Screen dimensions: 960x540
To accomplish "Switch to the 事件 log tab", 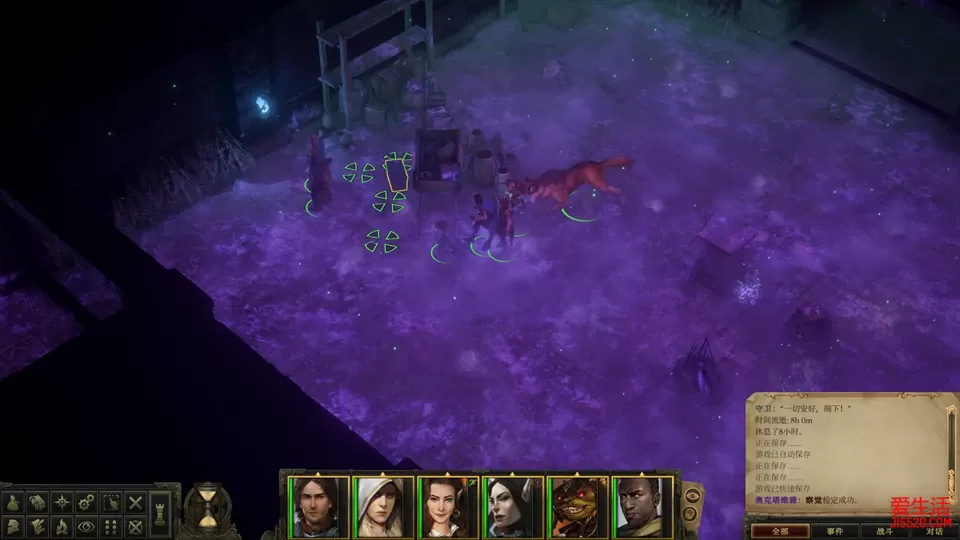I will (x=835, y=531).
